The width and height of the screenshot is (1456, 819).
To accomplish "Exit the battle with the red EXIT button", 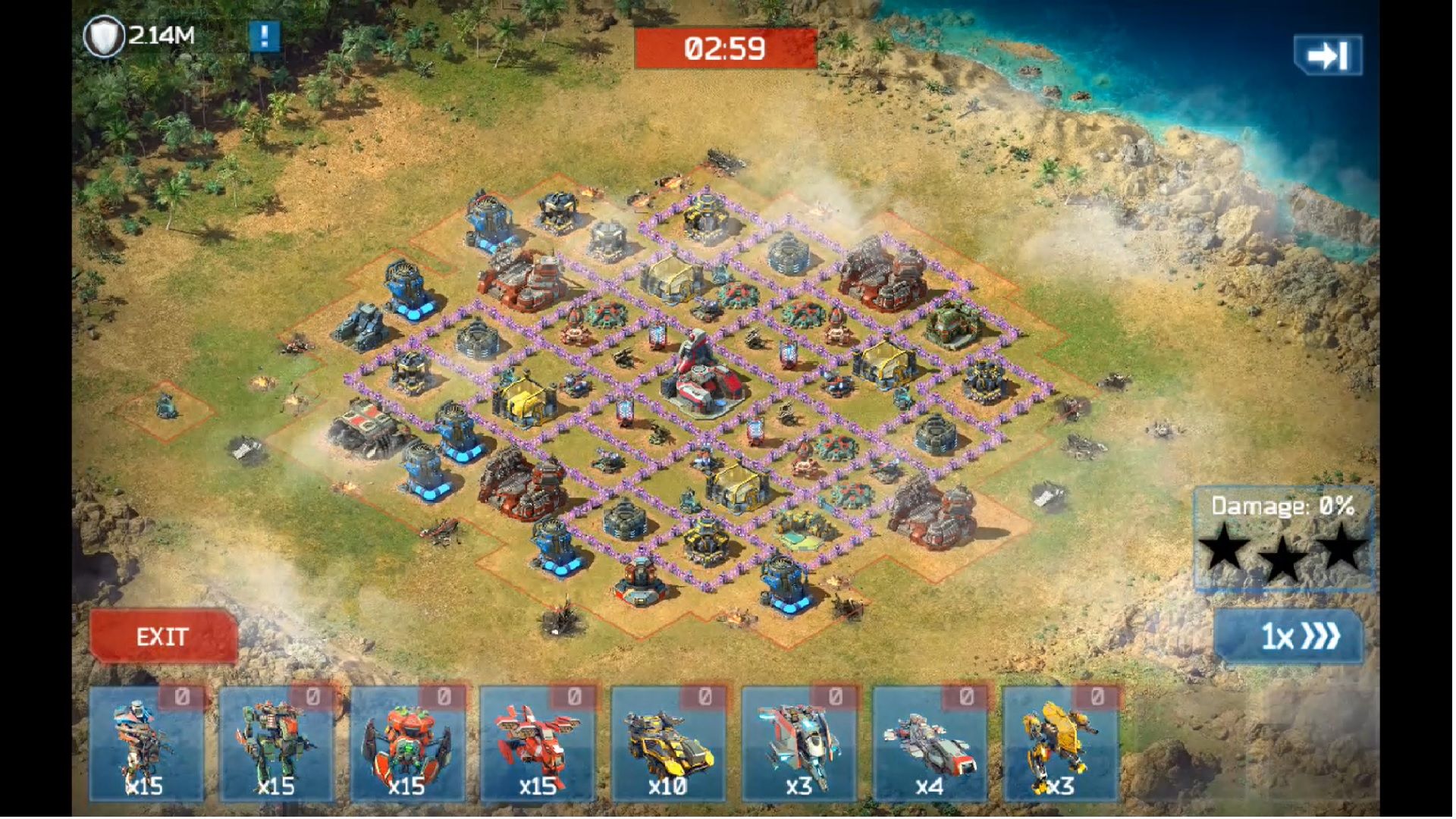I will [163, 636].
